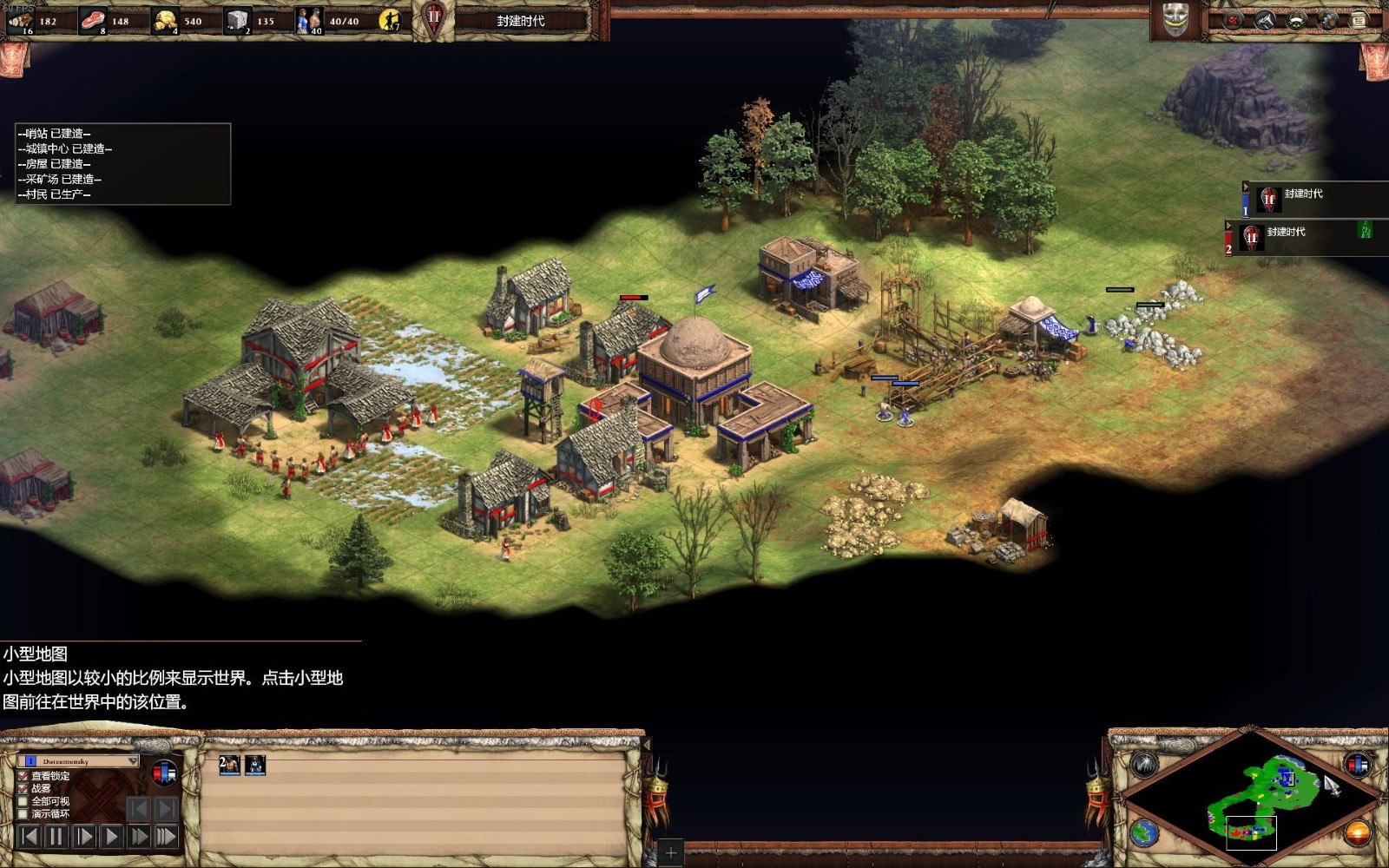Viewport: 1389px width, 868px height.
Task: Set the replay to fastest forward speed
Action: point(166,837)
